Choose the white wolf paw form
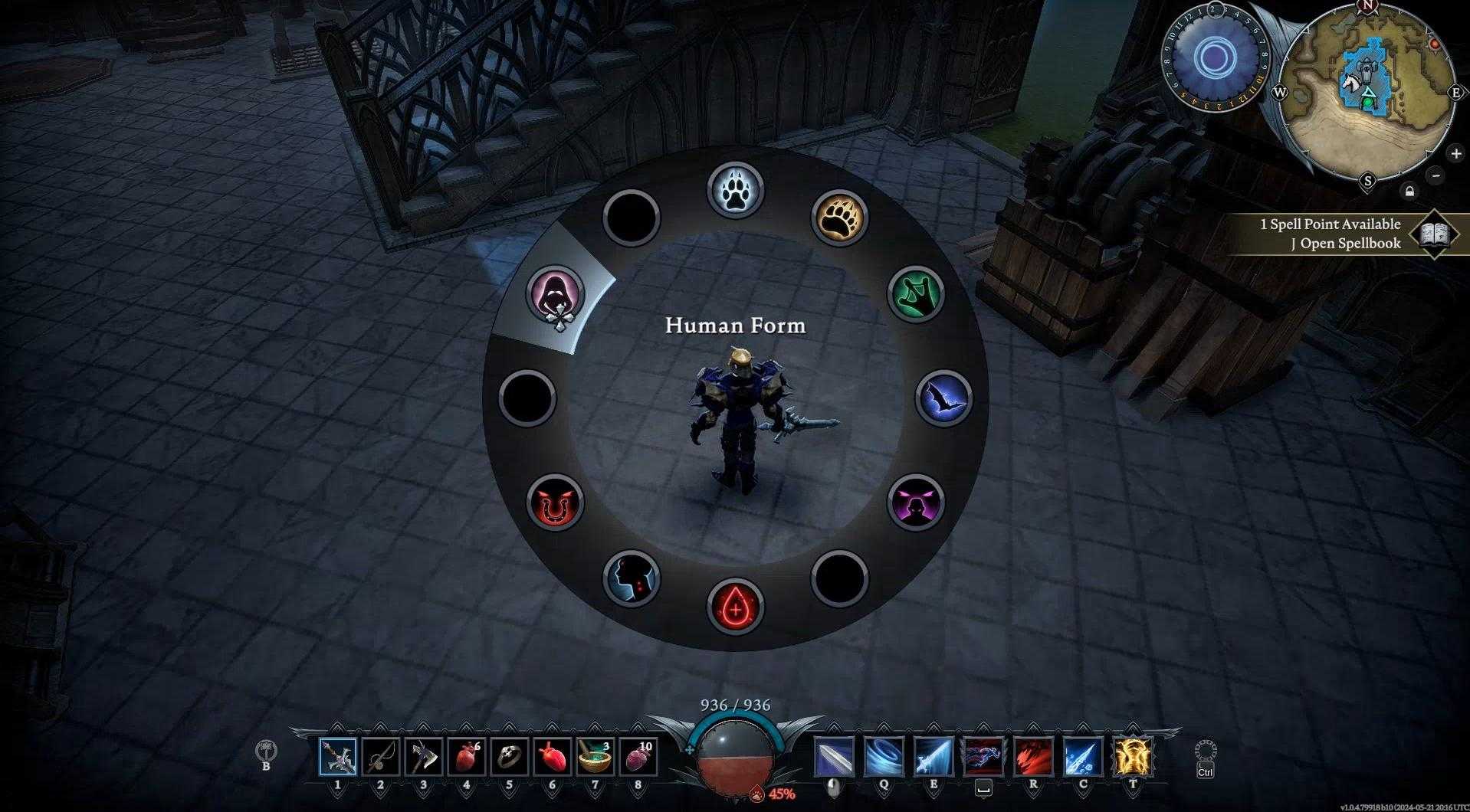The width and height of the screenshot is (1470, 812). tap(736, 189)
